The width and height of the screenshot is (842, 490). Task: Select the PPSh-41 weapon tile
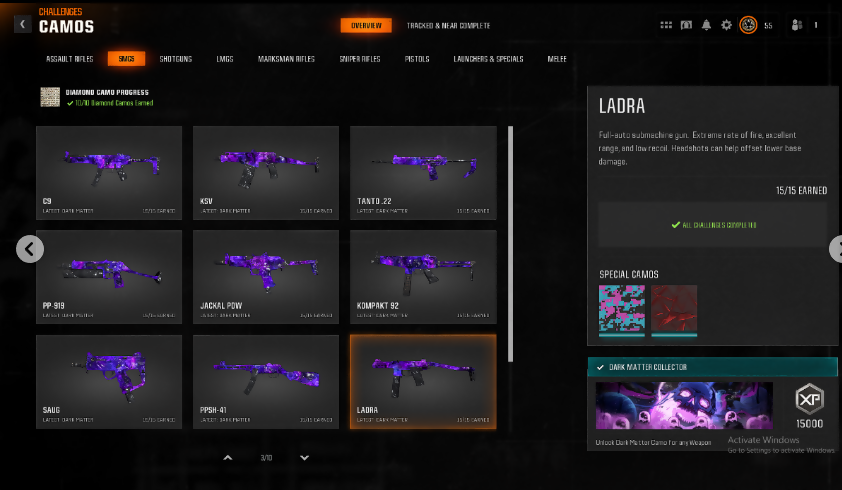266,381
